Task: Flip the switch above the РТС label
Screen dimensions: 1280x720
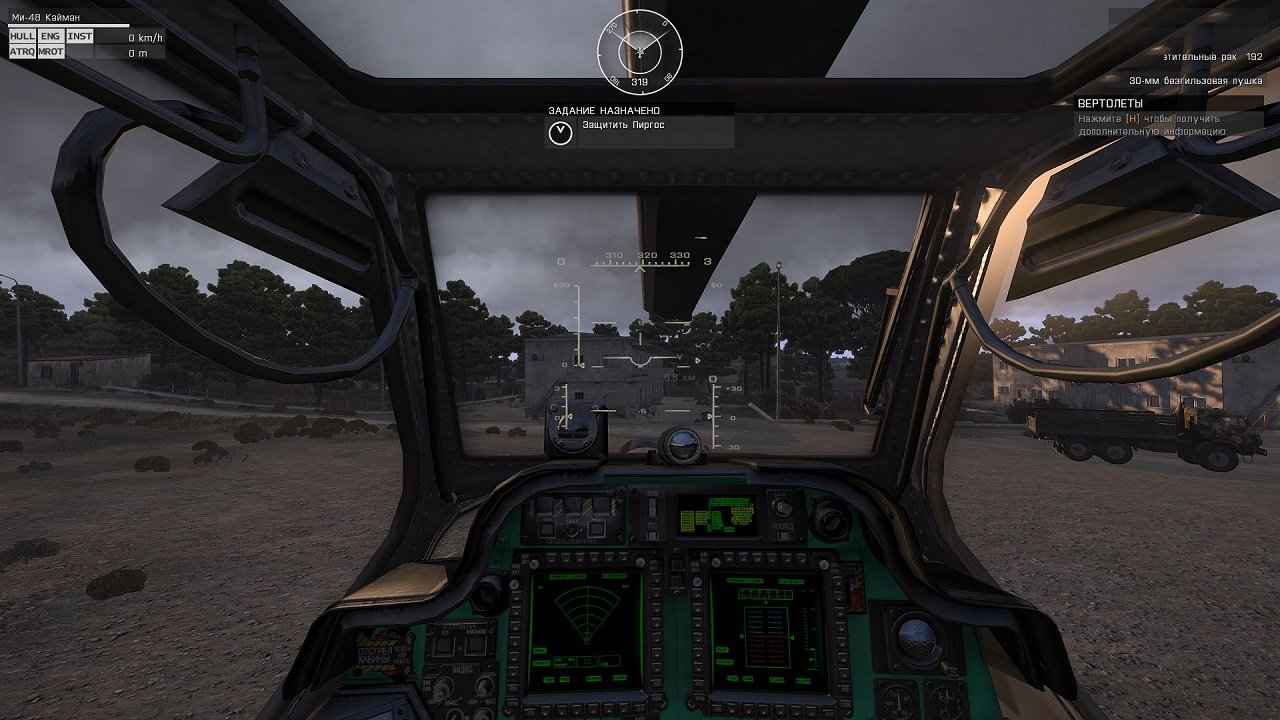Action: pyautogui.click(x=650, y=508)
